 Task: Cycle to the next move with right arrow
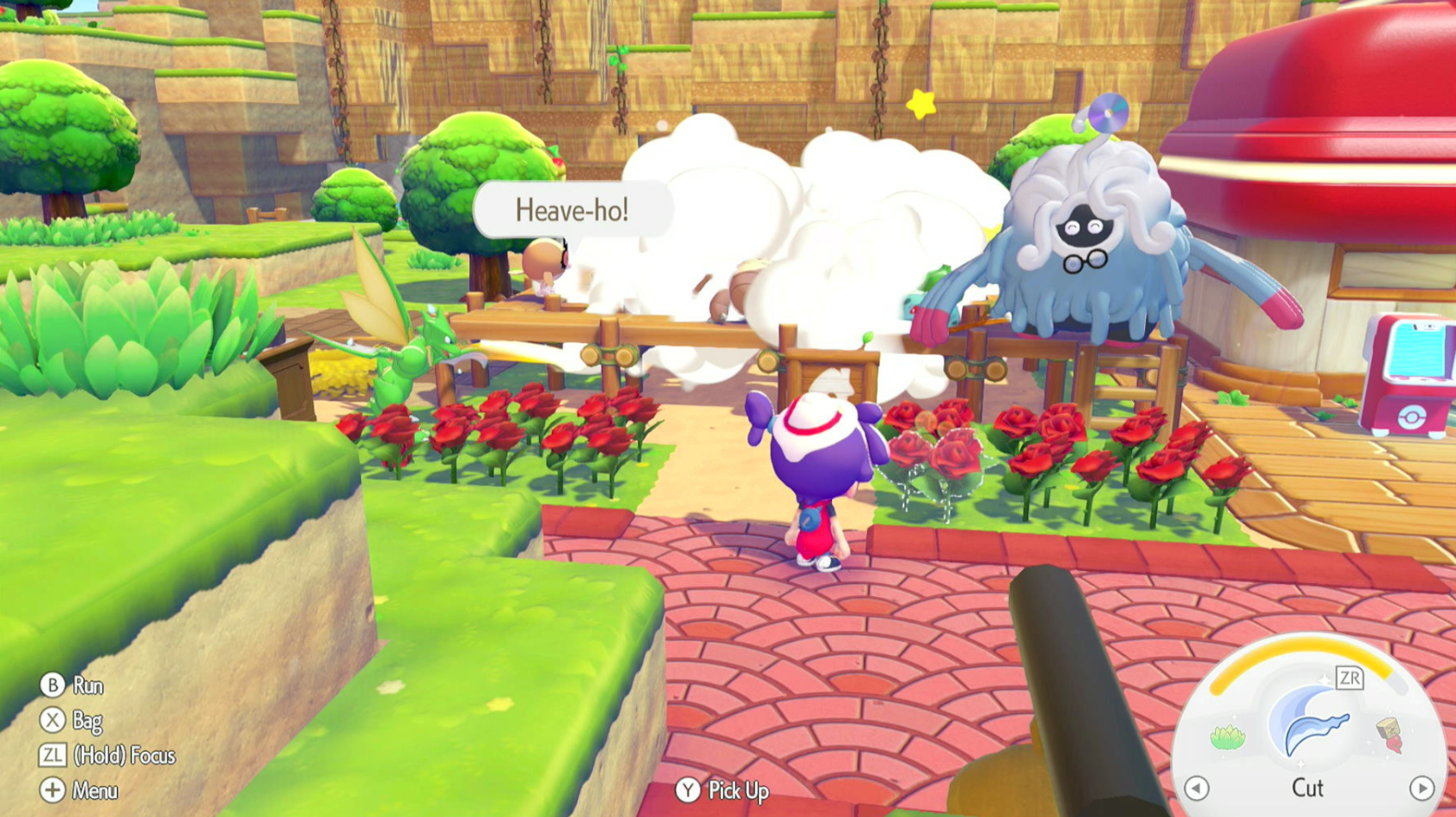click(1422, 788)
